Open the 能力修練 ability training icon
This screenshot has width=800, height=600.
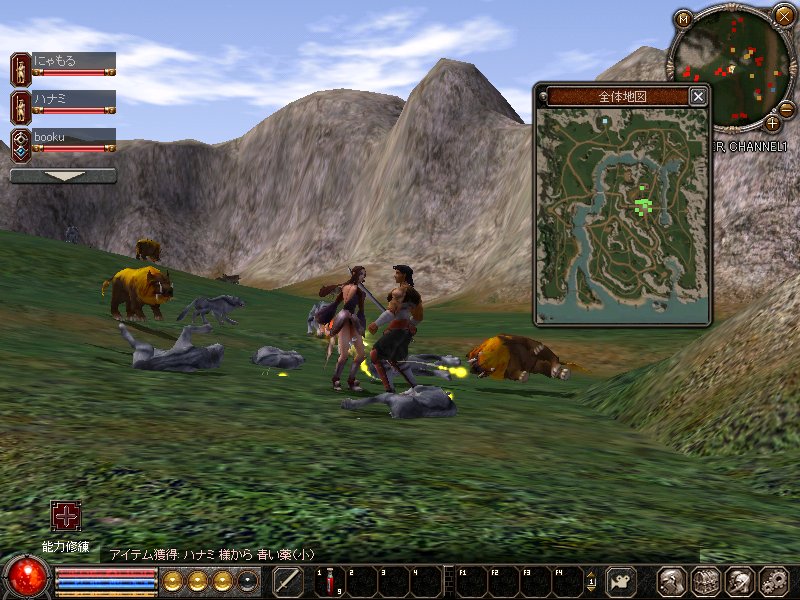click(x=66, y=516)
